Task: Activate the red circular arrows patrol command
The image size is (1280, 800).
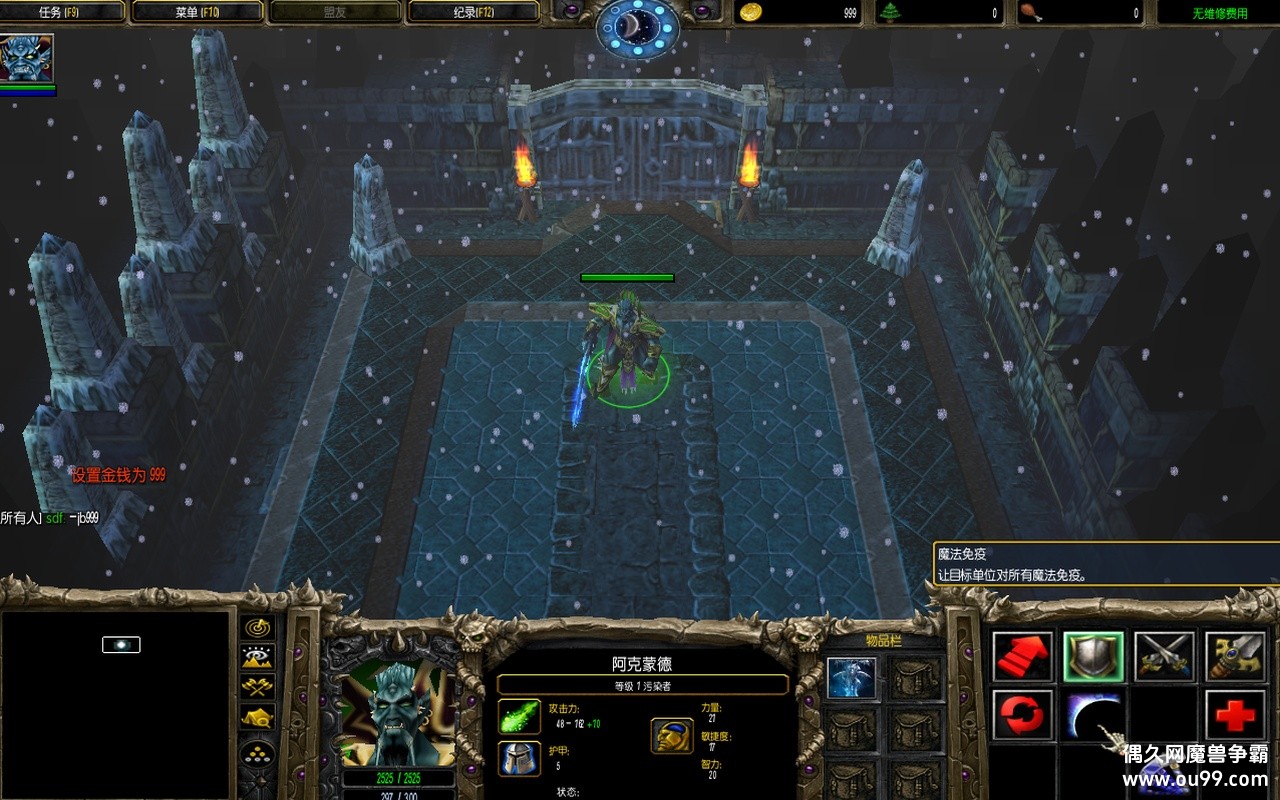Action: pyautogui.click(x=1023, y=715)
